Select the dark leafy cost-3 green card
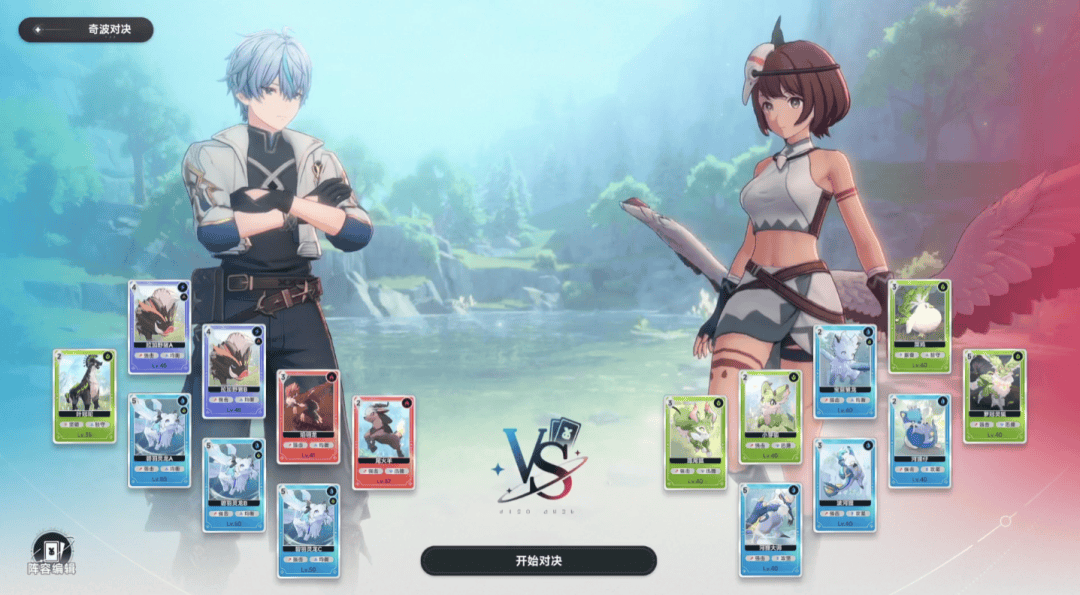This screenshot has height=595, width=1080. pos(695,442)
